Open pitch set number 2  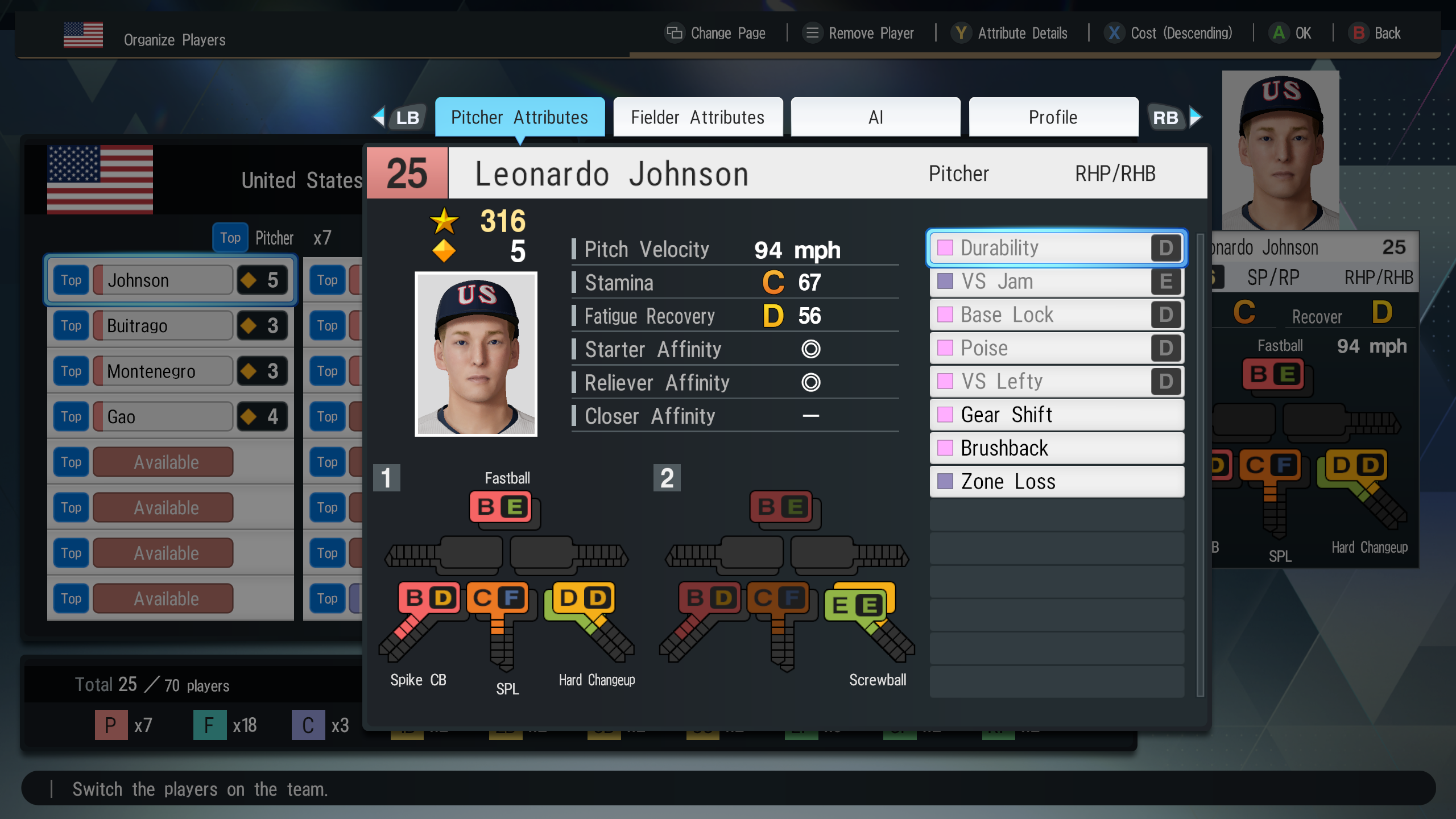[x=667, y=478]
